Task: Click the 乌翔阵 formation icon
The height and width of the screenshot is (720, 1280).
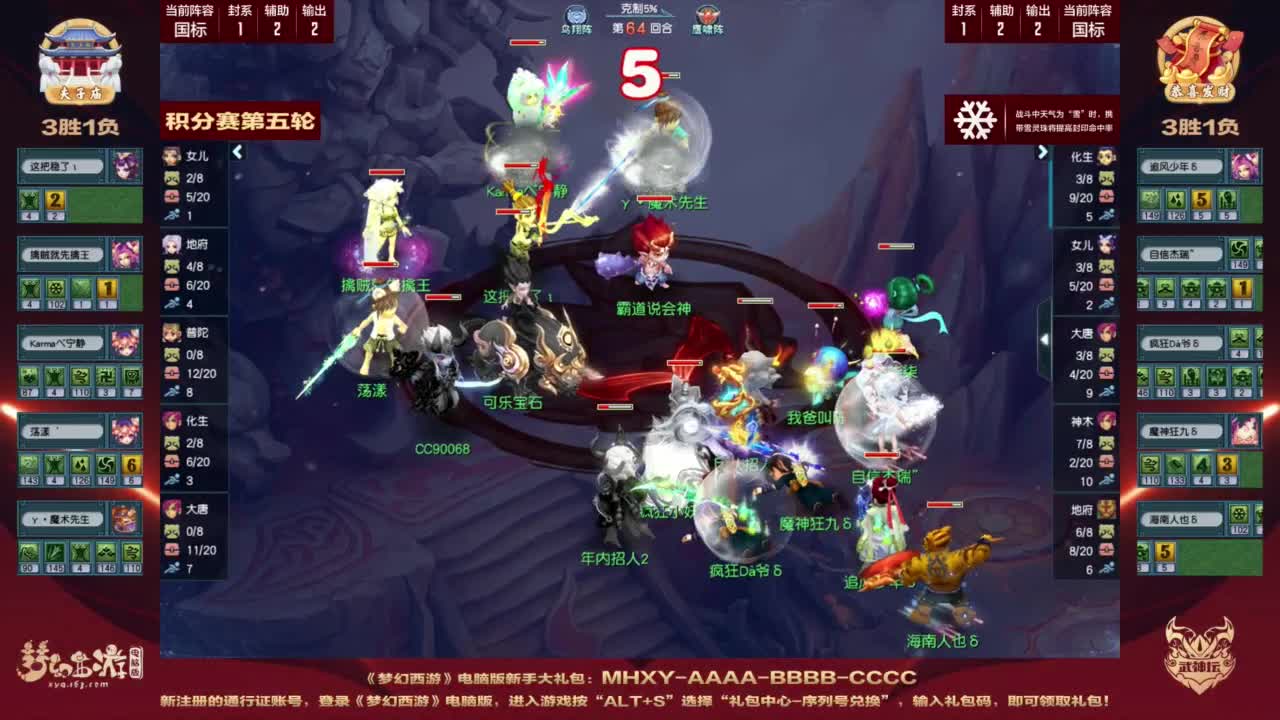Action: pyautogui.click(x=574, y=14)
